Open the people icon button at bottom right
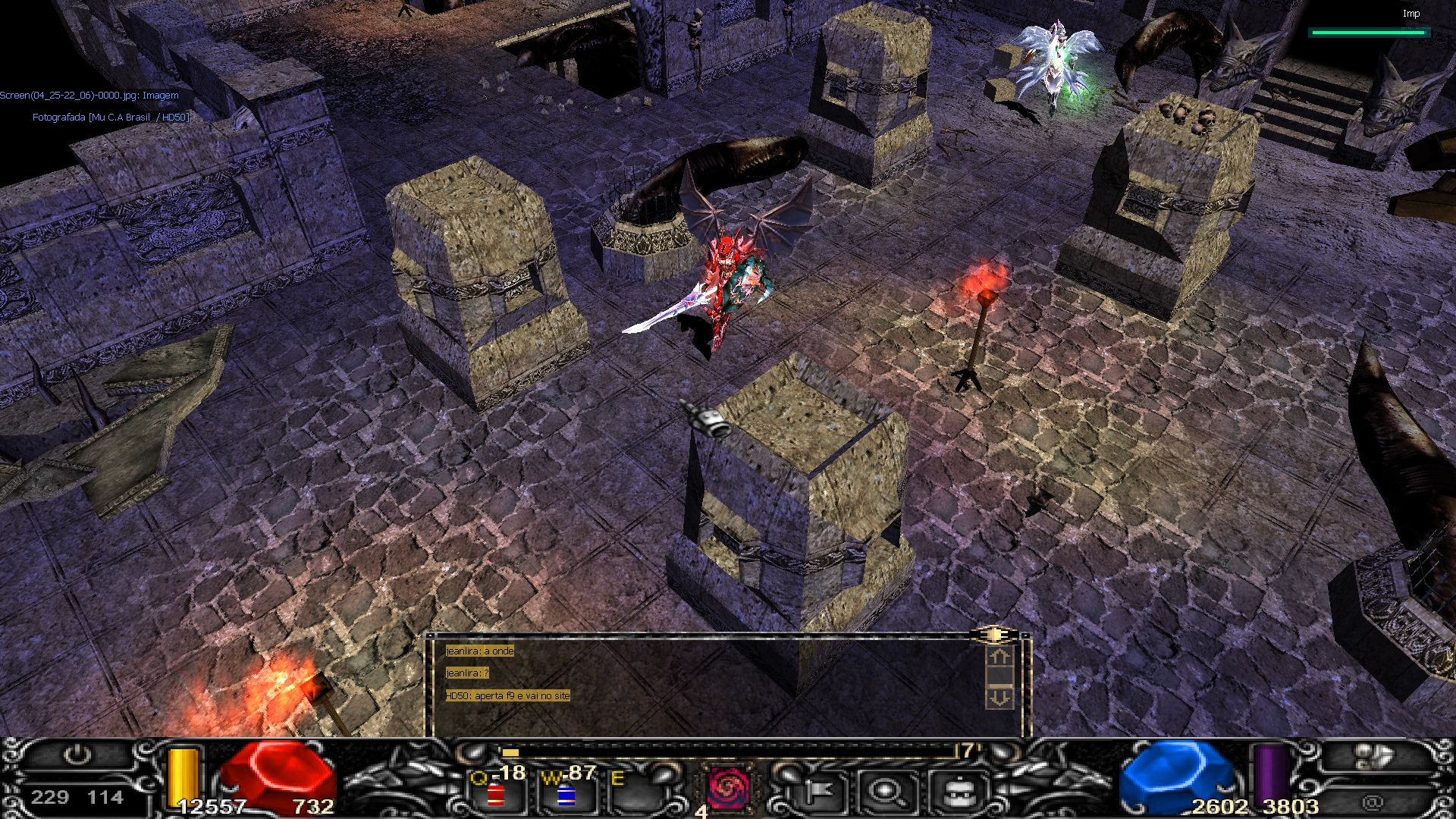The width and height of the screenshot is (1456, 819). (1373, 758)
